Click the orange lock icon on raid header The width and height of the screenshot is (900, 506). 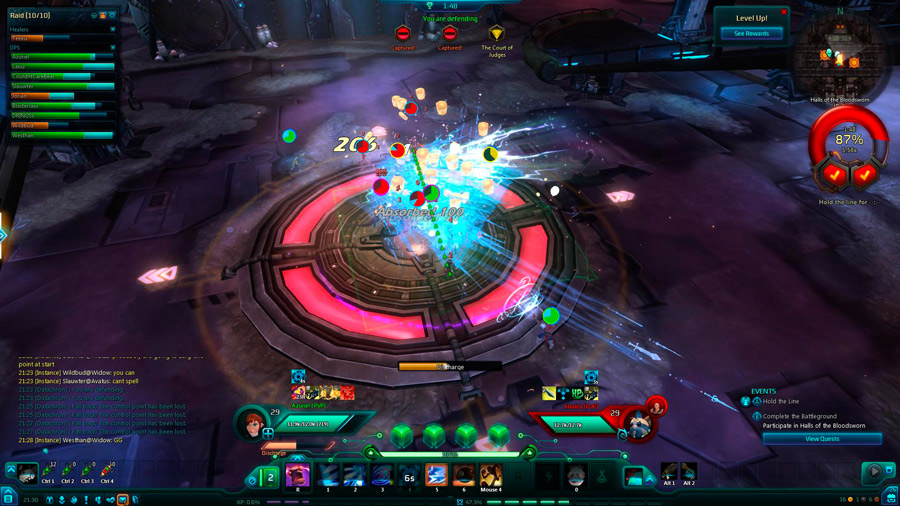tap(102, 16)
